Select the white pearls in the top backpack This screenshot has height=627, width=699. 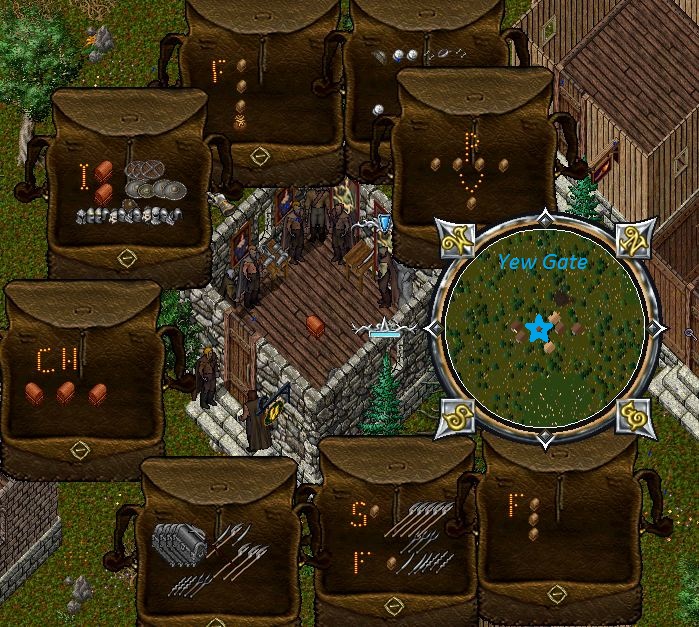404,55
